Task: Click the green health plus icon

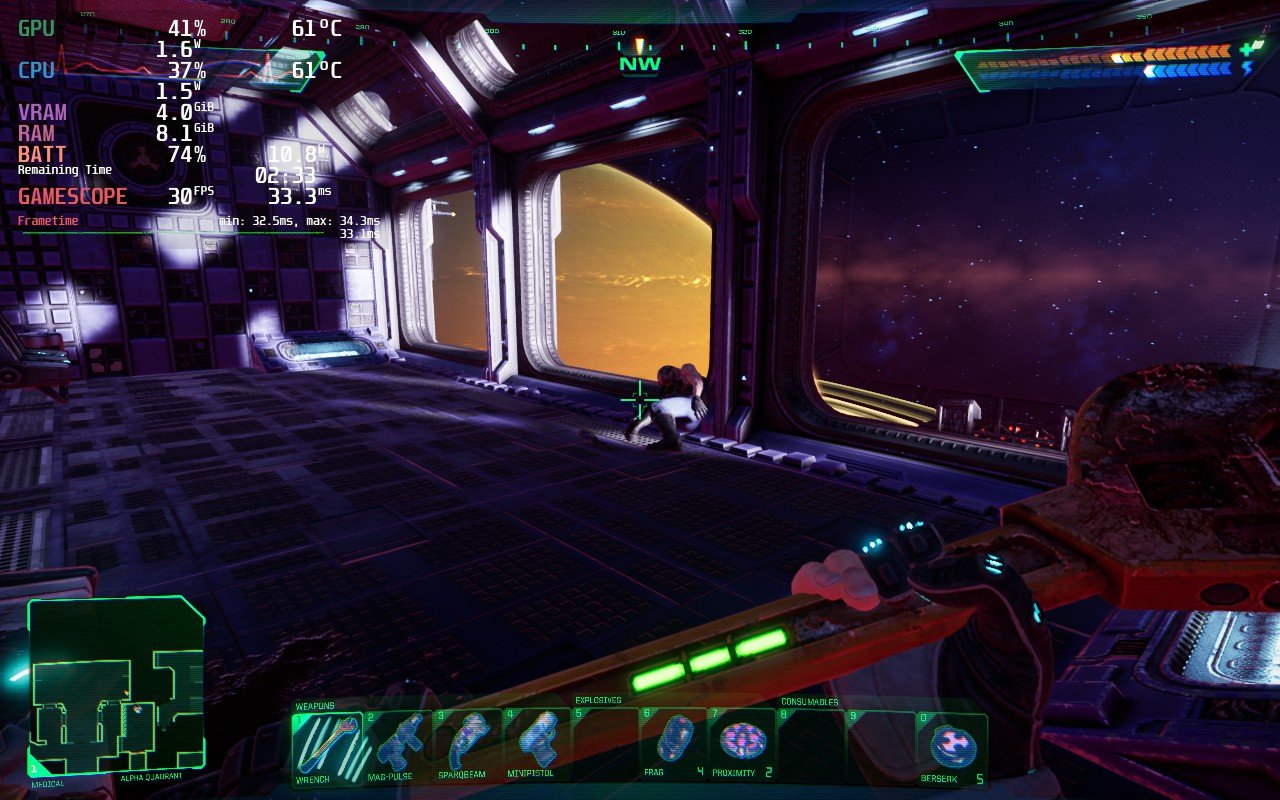Action: [x=1246, y=50]
